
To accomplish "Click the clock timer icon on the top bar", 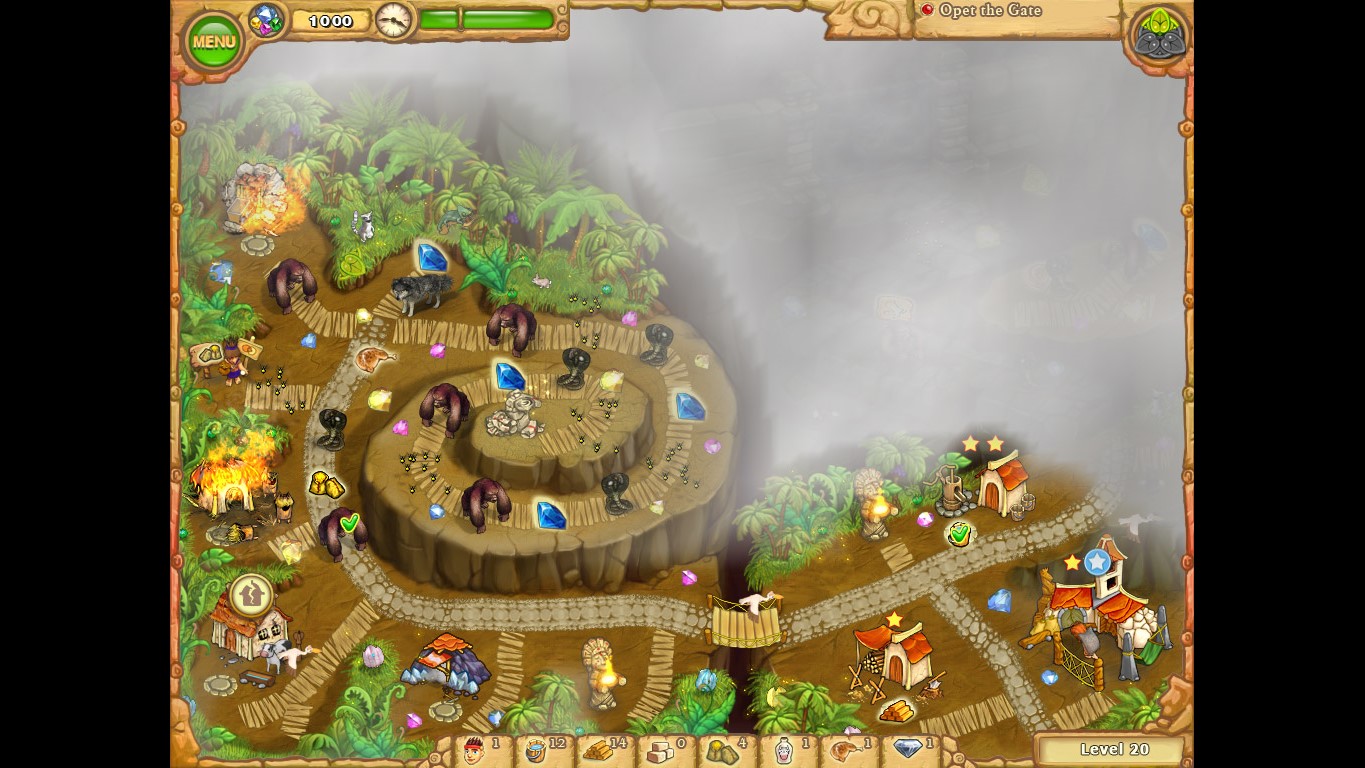I will pyautogui.click(x=394, y=20).
